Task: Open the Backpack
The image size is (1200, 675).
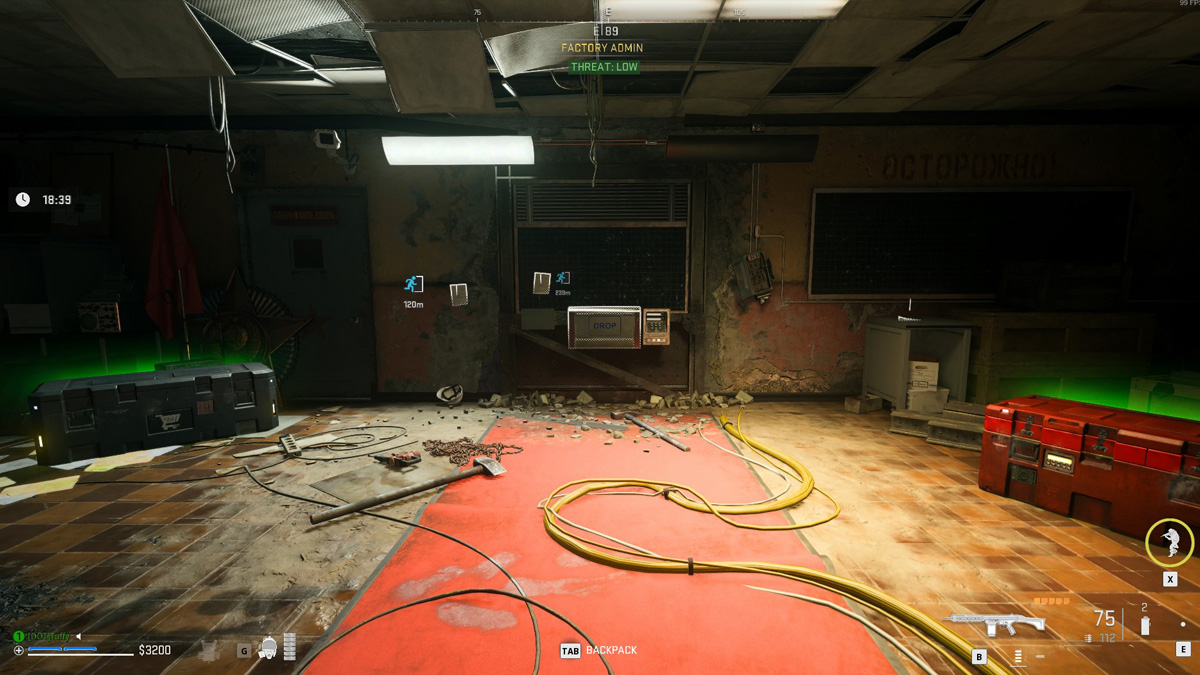Action: pos(598,651)
